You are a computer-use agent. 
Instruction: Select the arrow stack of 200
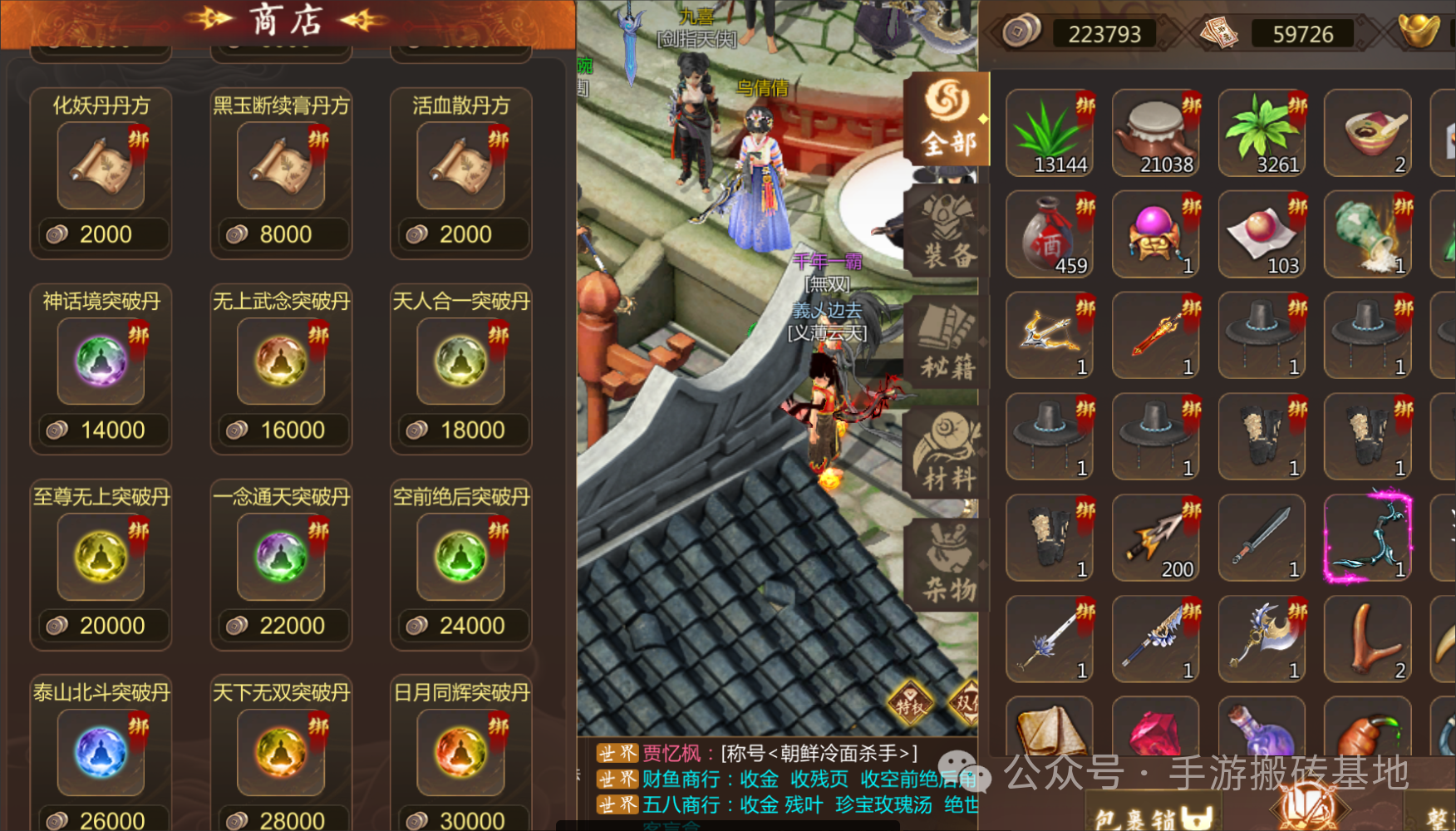click(1155, 538)
